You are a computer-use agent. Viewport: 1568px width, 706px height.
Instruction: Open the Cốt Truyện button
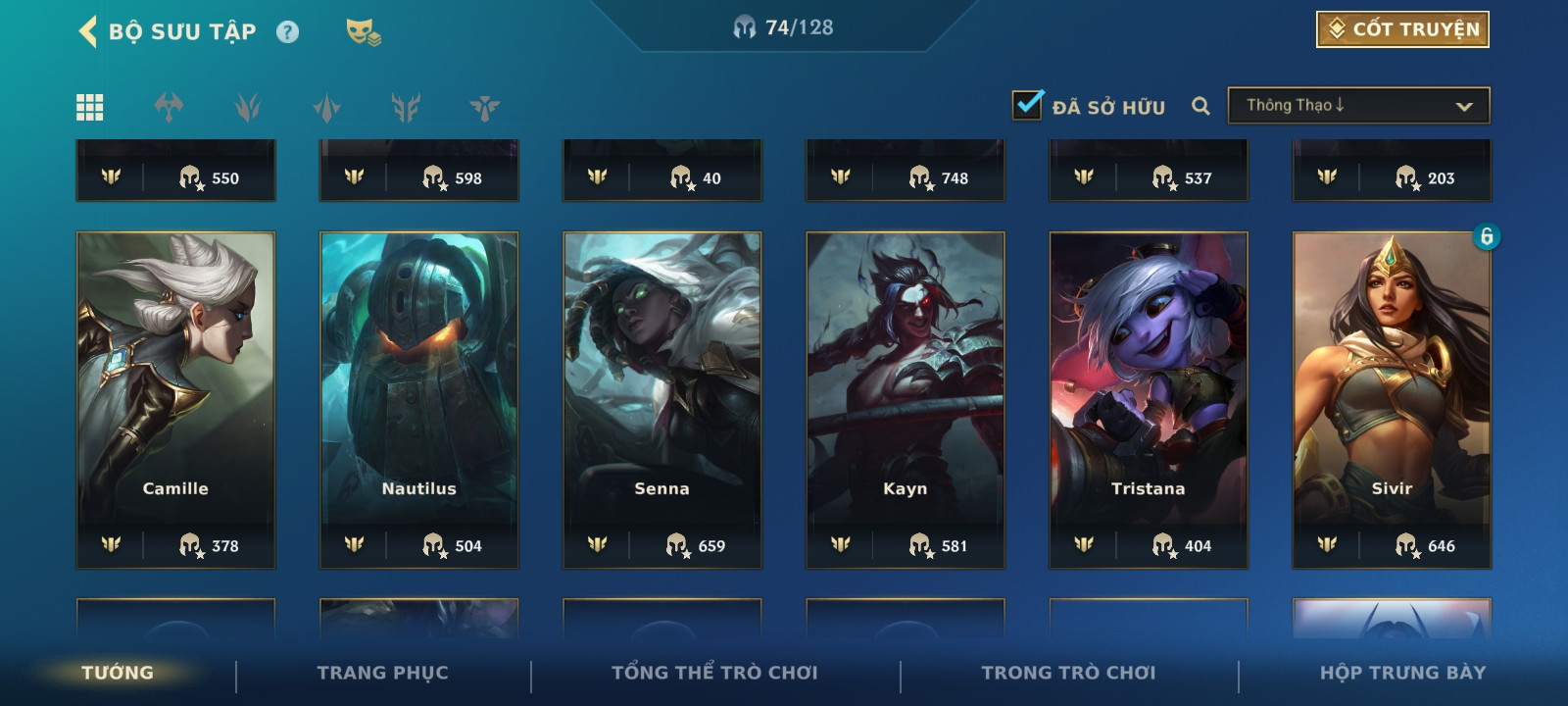tap(1402, 29)
